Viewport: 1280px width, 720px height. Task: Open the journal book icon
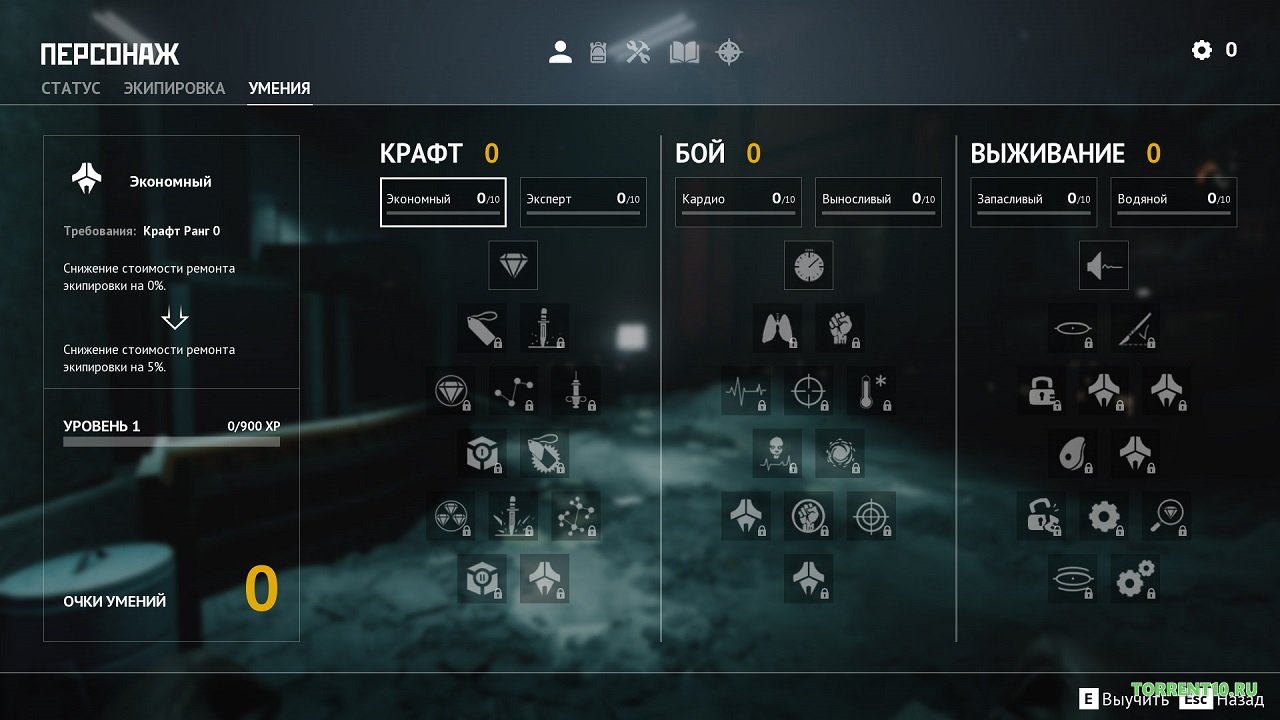tap(684, 52)
